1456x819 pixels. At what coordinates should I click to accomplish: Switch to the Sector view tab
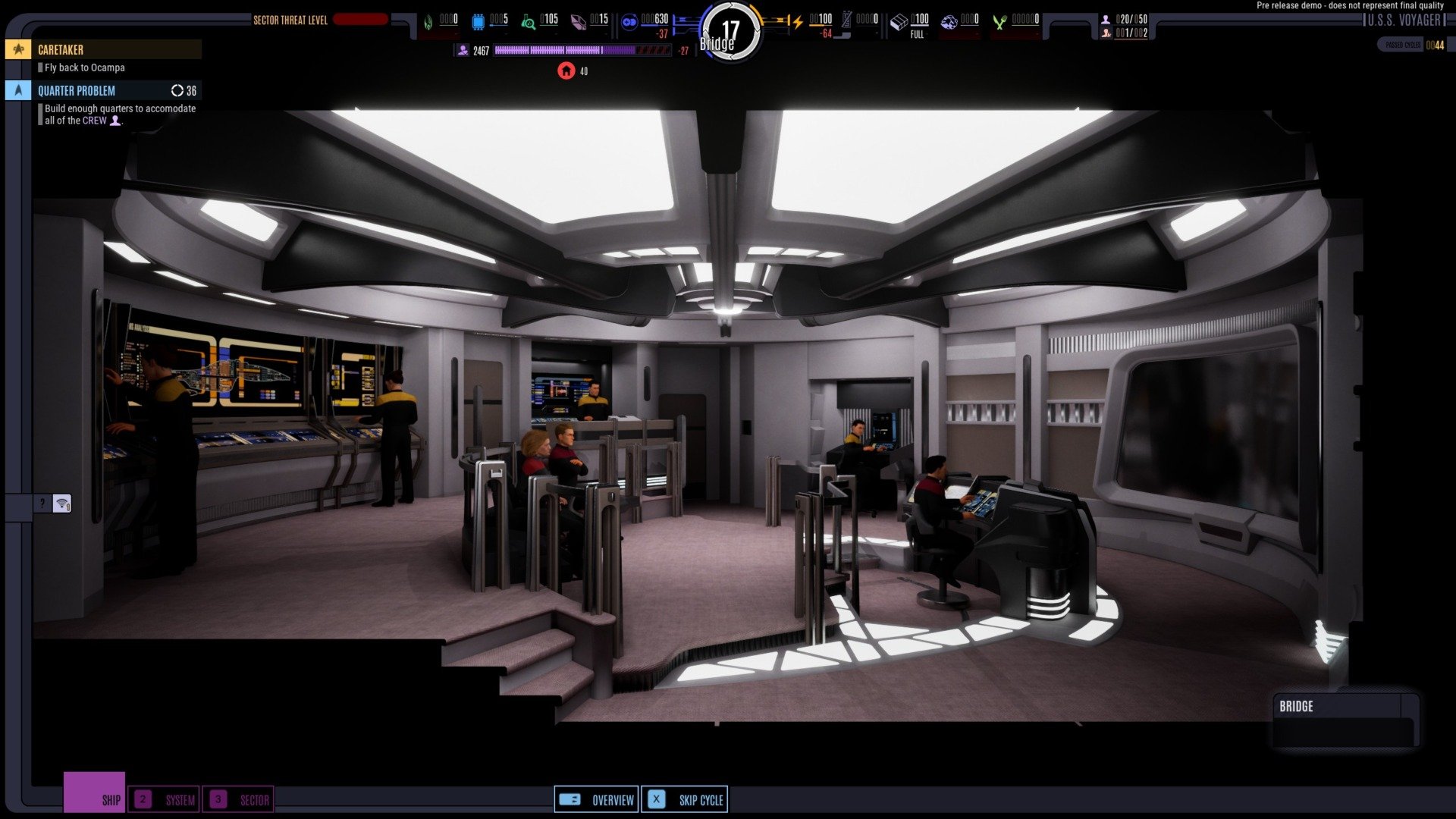pyautogui.click(x=238, y=799)
